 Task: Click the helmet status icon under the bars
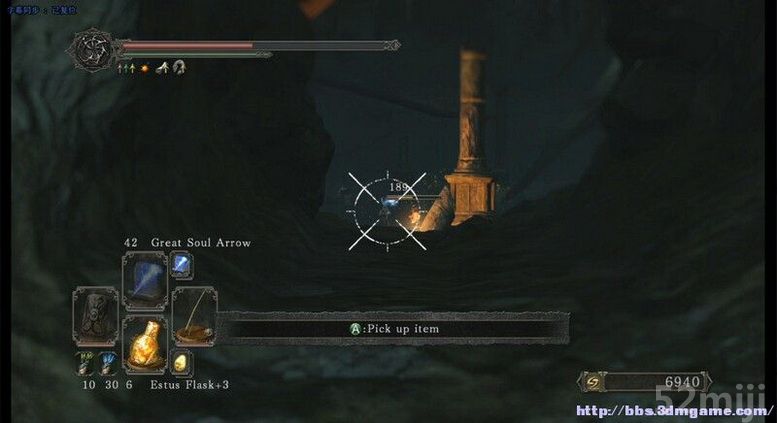(x=179, y=68)
